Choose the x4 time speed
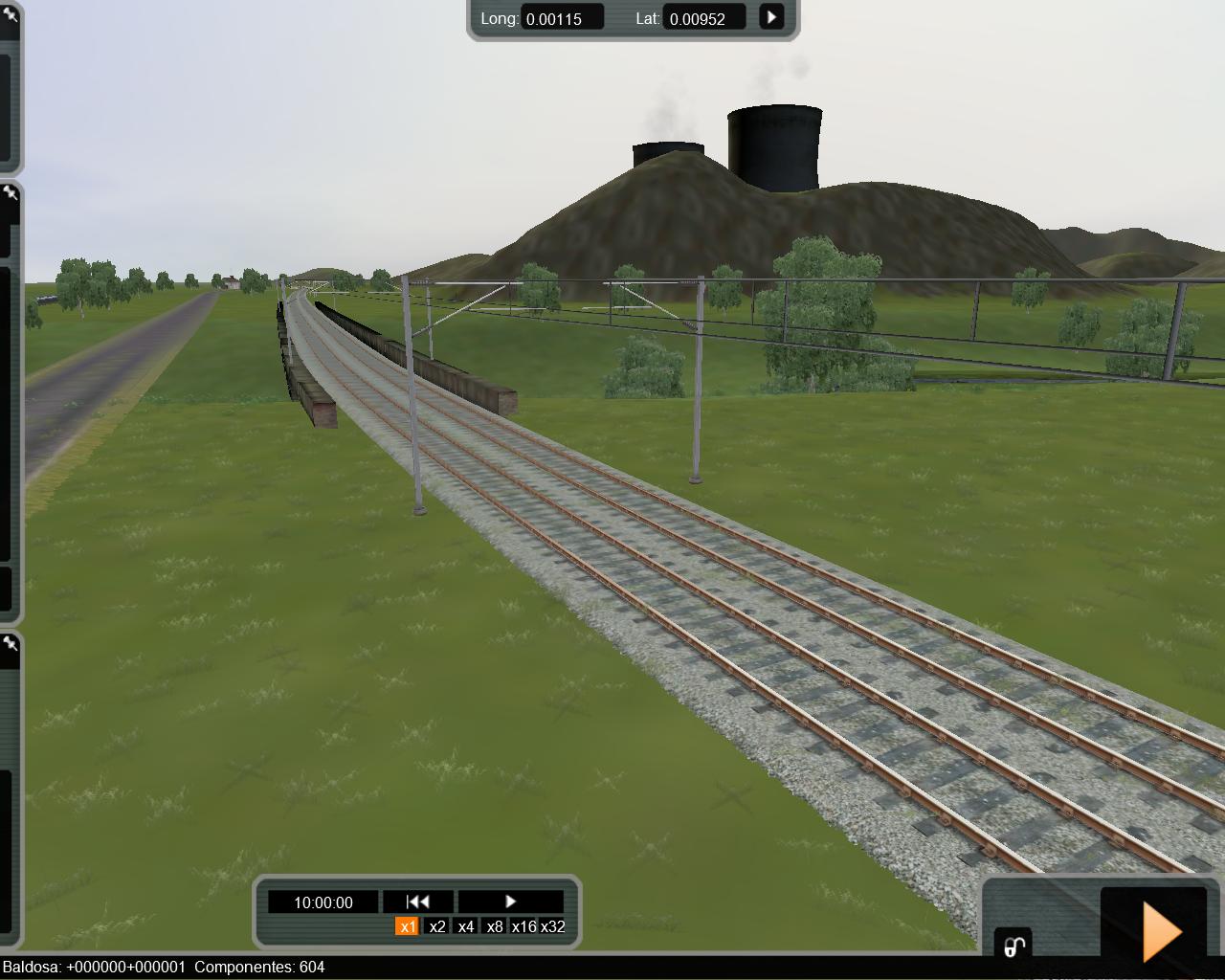 (466, 926)
